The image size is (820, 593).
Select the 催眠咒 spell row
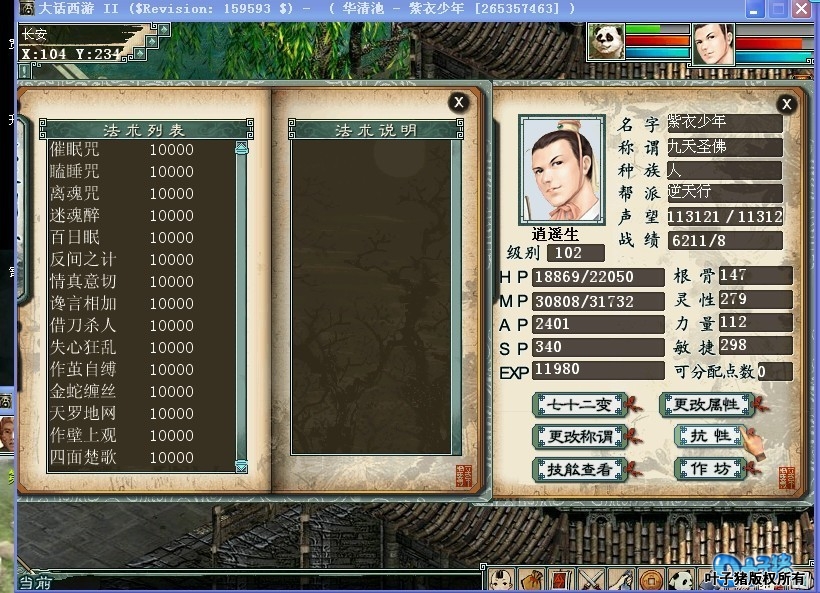point(75,150)
